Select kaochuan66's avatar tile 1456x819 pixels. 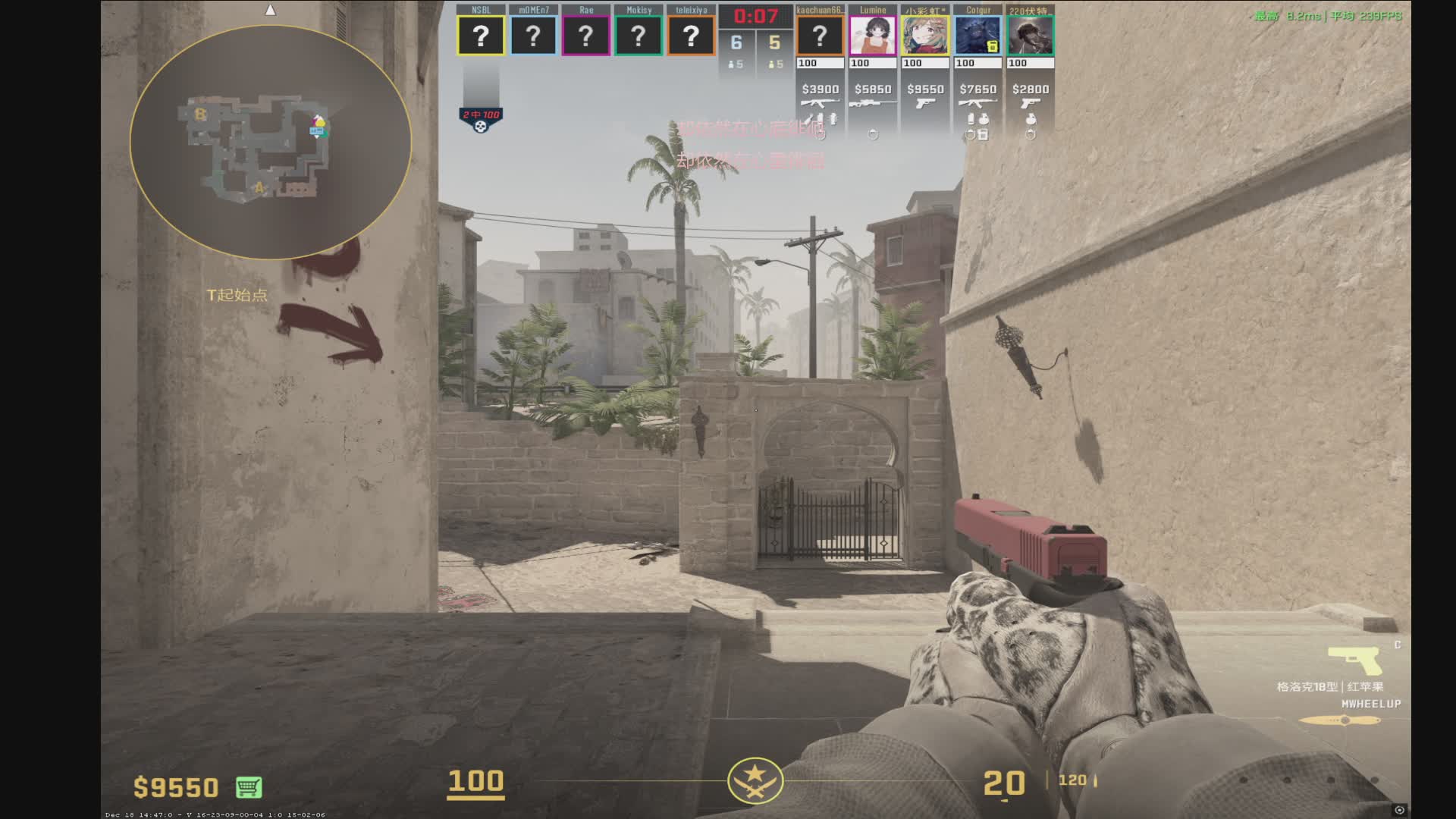click(820, 36)
